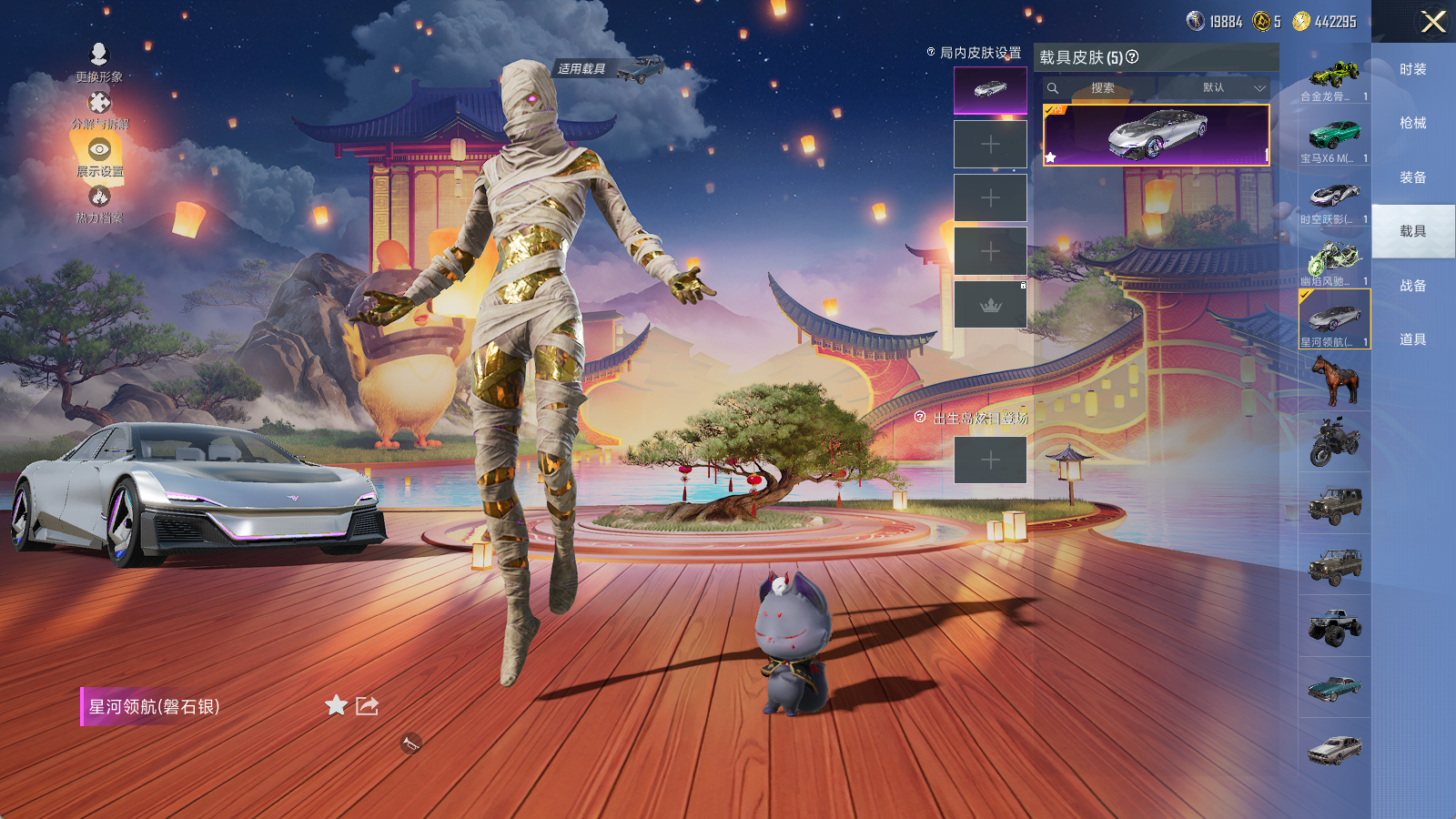Click the 搜索 skin search box
The width and height of the screenshot is (1456, 819).
[1102, 88]
